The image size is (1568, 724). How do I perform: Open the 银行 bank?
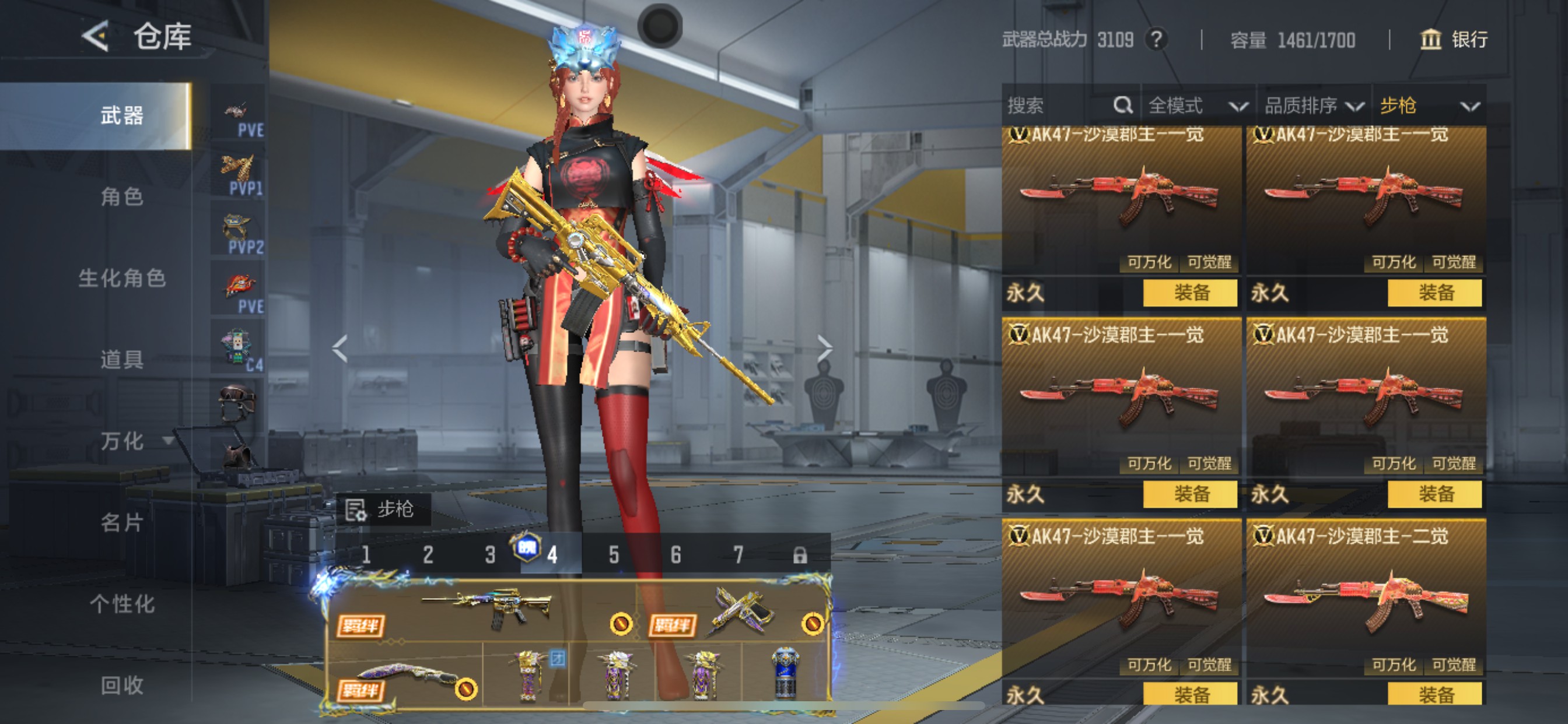(1454, 40)
